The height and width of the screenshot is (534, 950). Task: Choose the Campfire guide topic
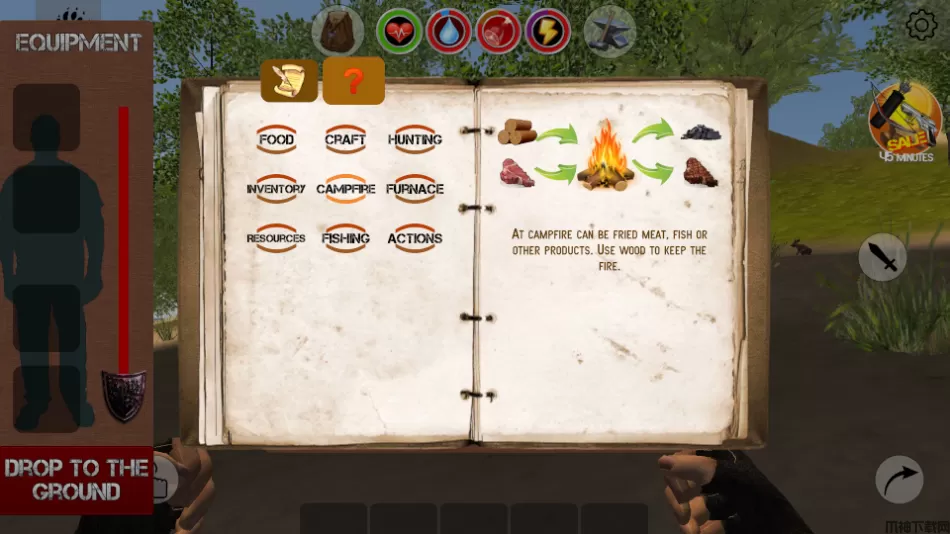pos(345,189)
